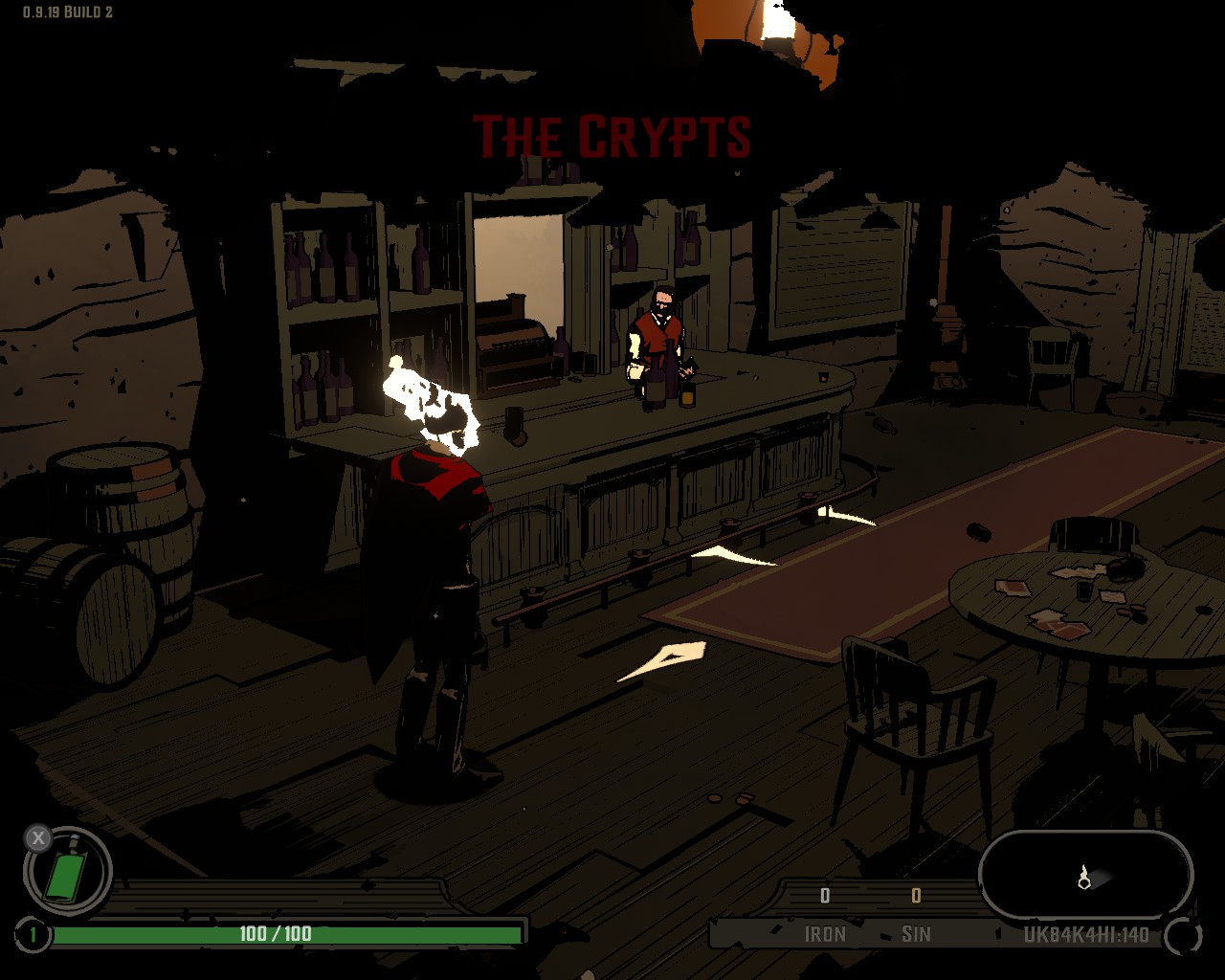Open the oval minimap panel

[1085, 875]
